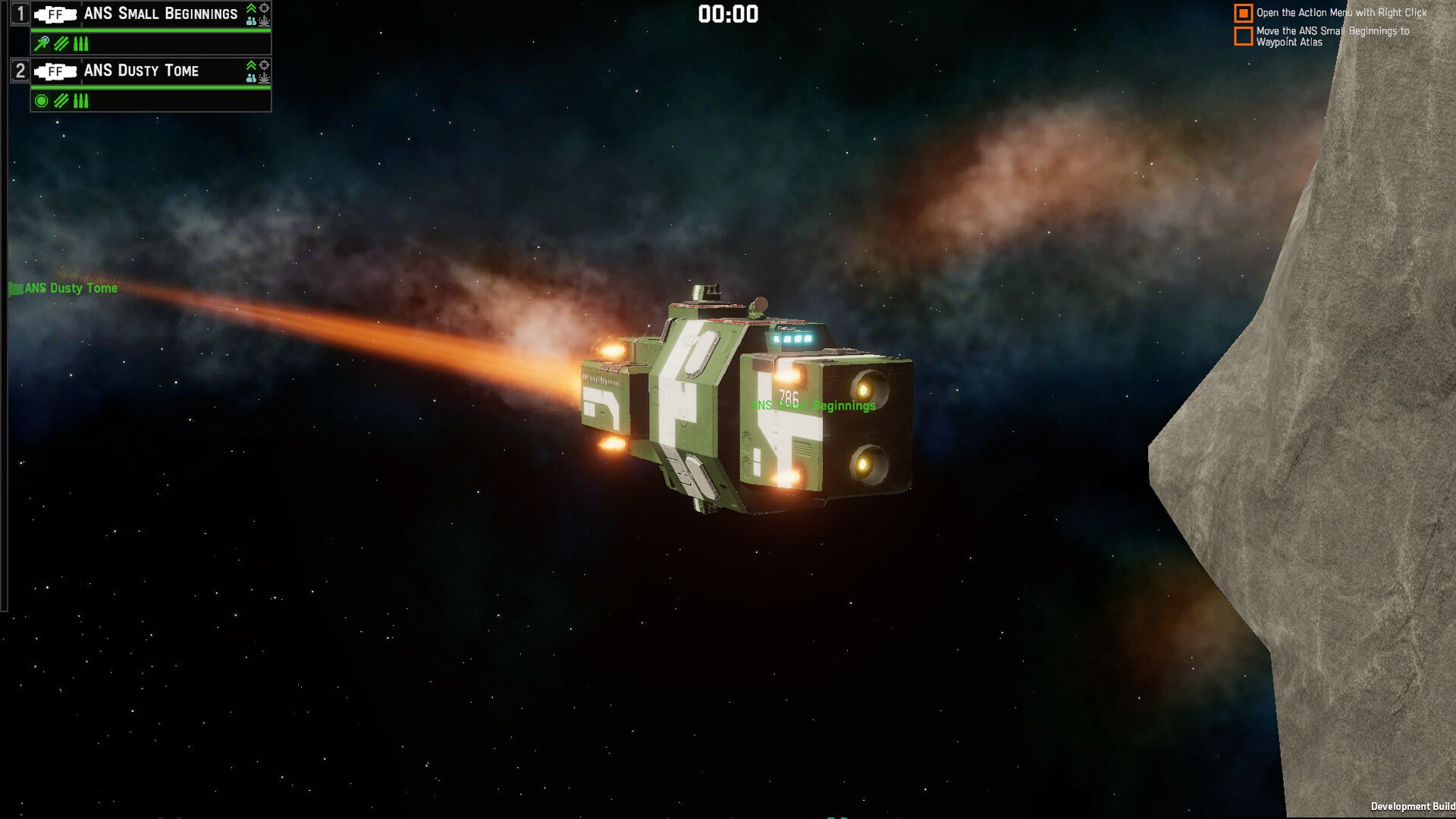This screenshot has height=819, width=1456.
Task: Click the sensor signature icon for ANS Dusty Tome
Action: (x=265, y=80)
